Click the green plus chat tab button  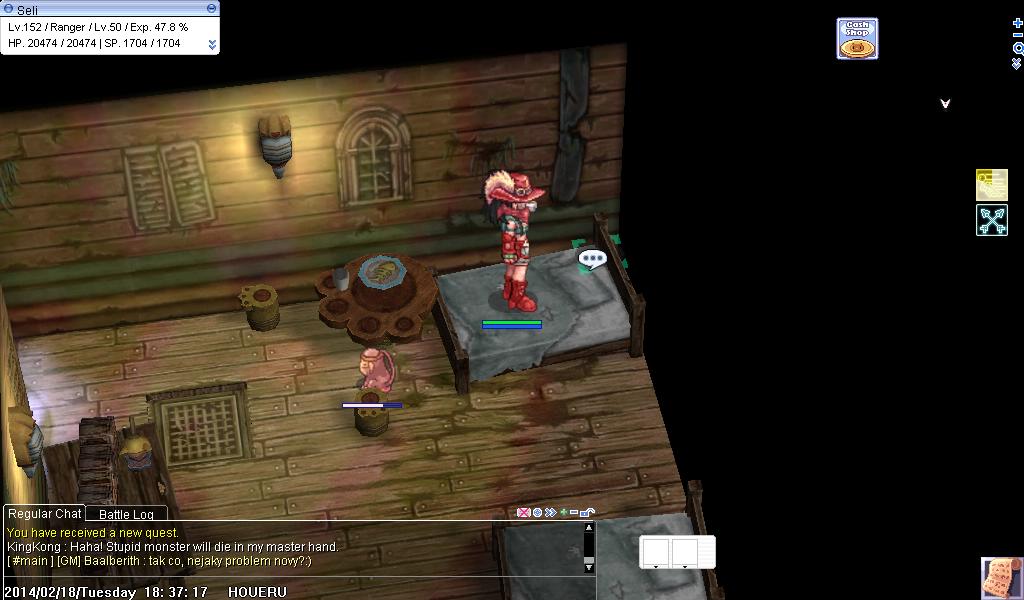(563, 513)
